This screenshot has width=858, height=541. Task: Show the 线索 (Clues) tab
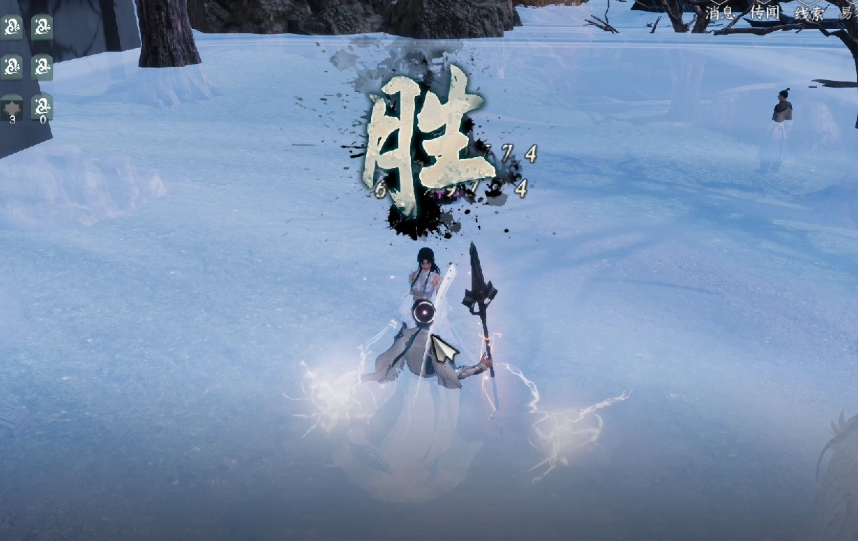(808, 12)
